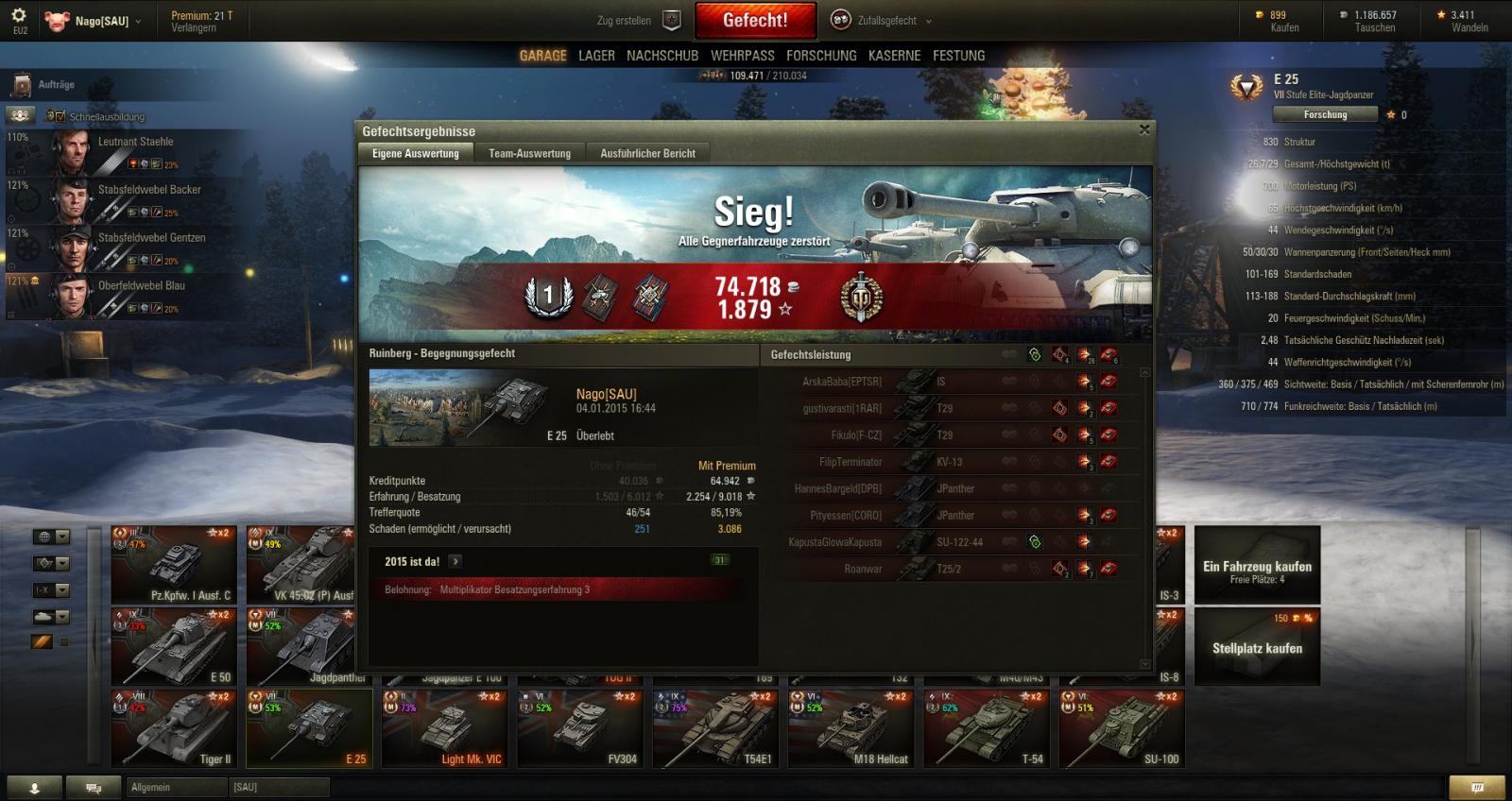The height and width of the screenshot is (801, 1512).
Task: Choose the M18 Hellcat tank tile
Action: tap(850, 727)
